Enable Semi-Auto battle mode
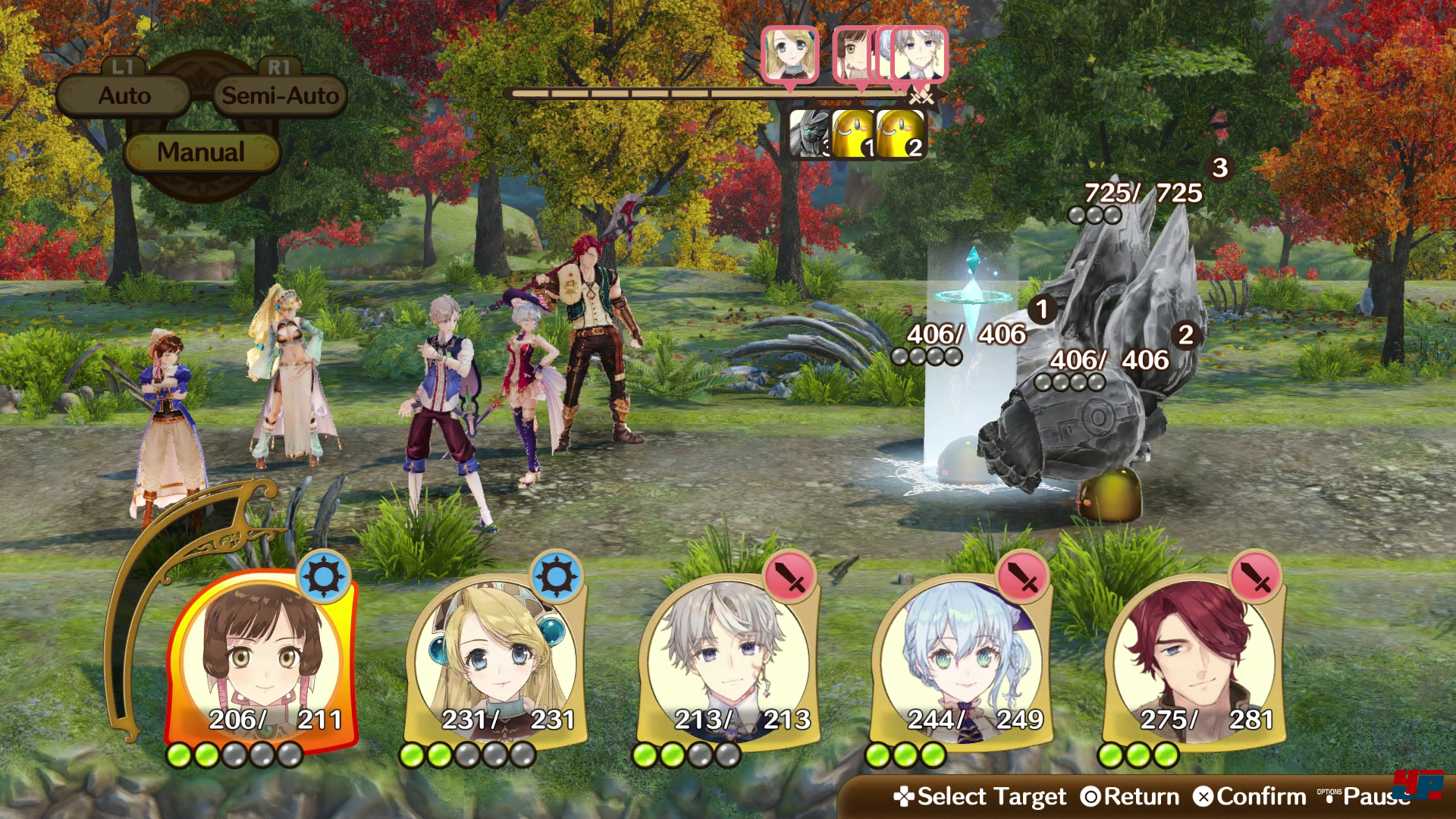1456x819 pixels. 278,96
